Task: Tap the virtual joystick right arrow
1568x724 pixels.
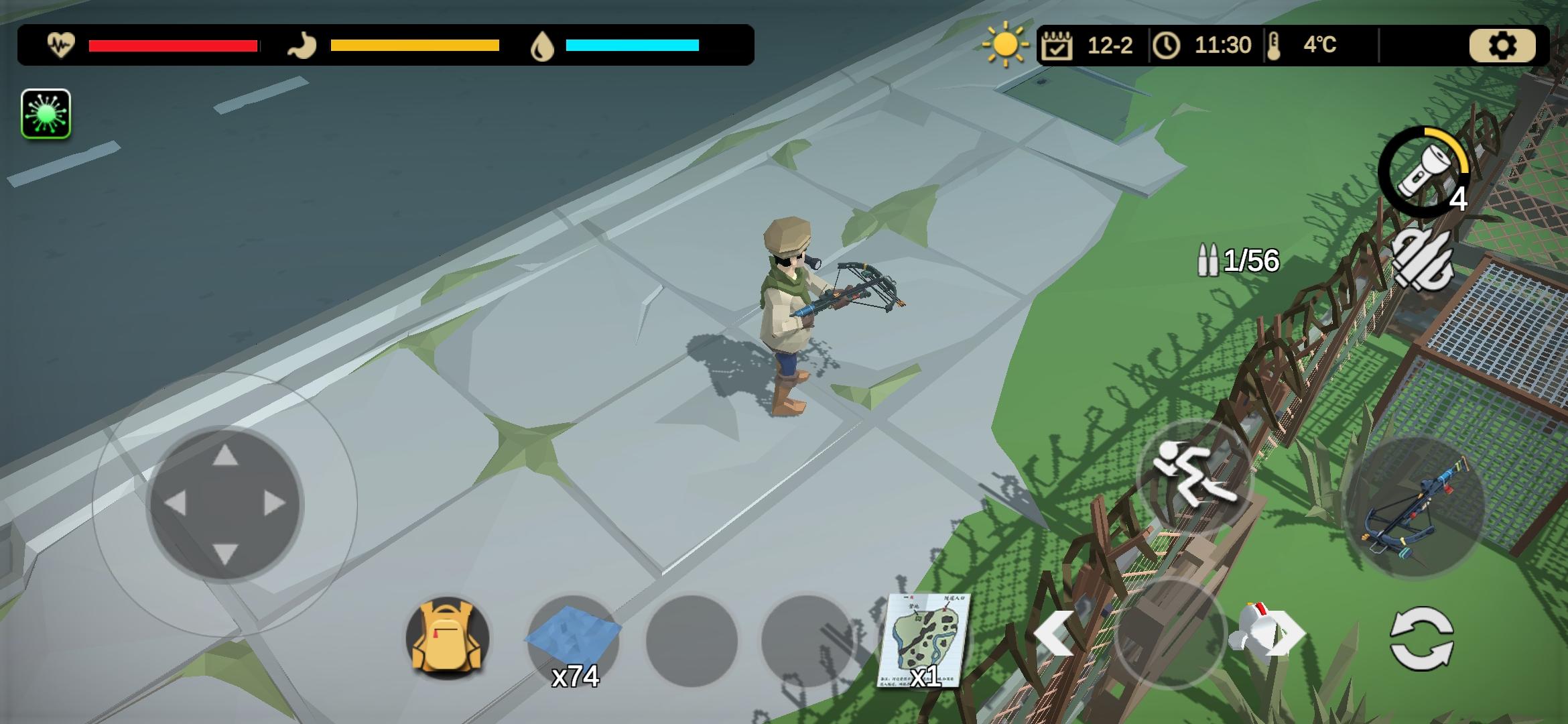Action: (x=275, y=503)
